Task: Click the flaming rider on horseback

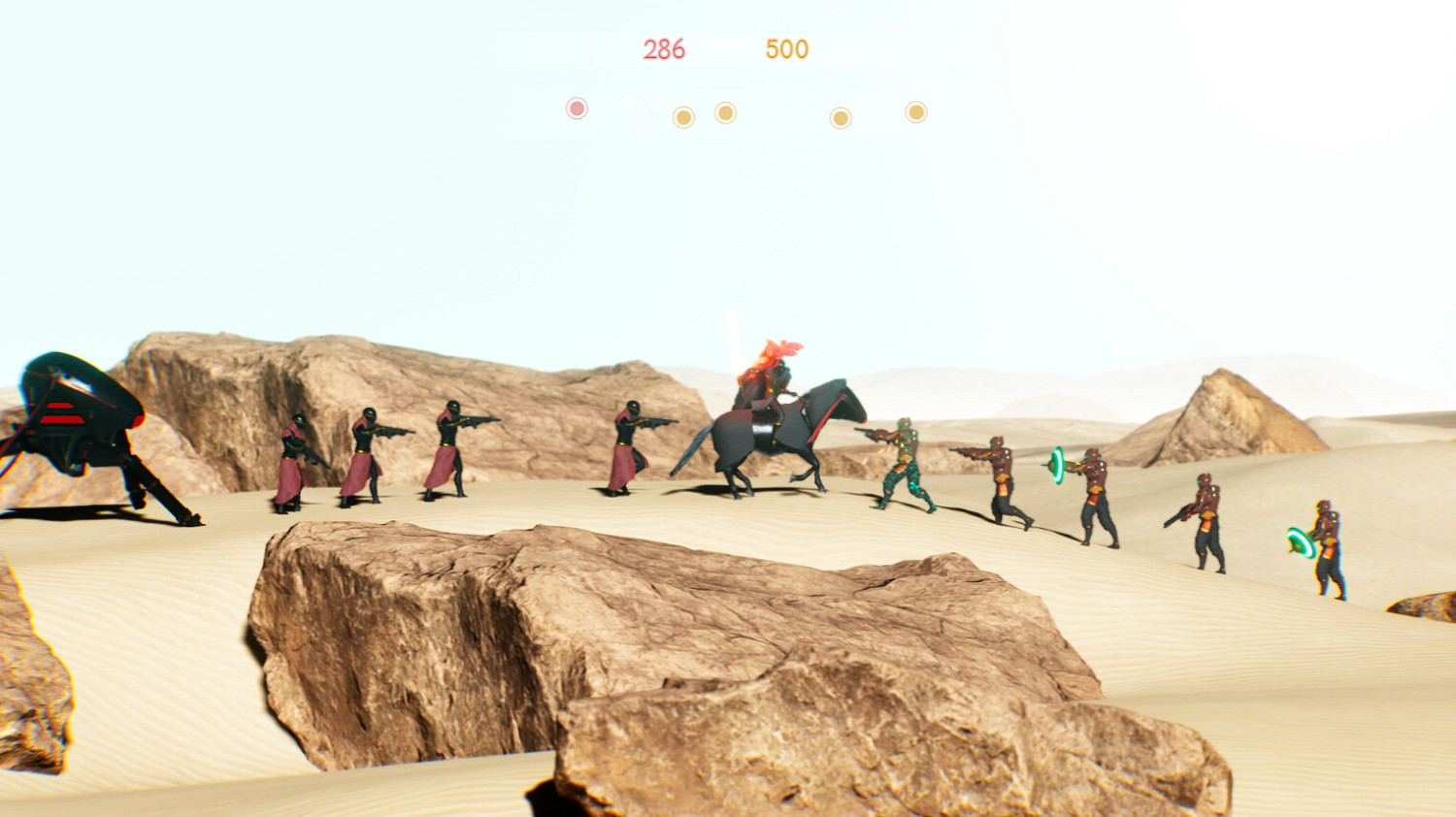Action: (x=767, y=383)
